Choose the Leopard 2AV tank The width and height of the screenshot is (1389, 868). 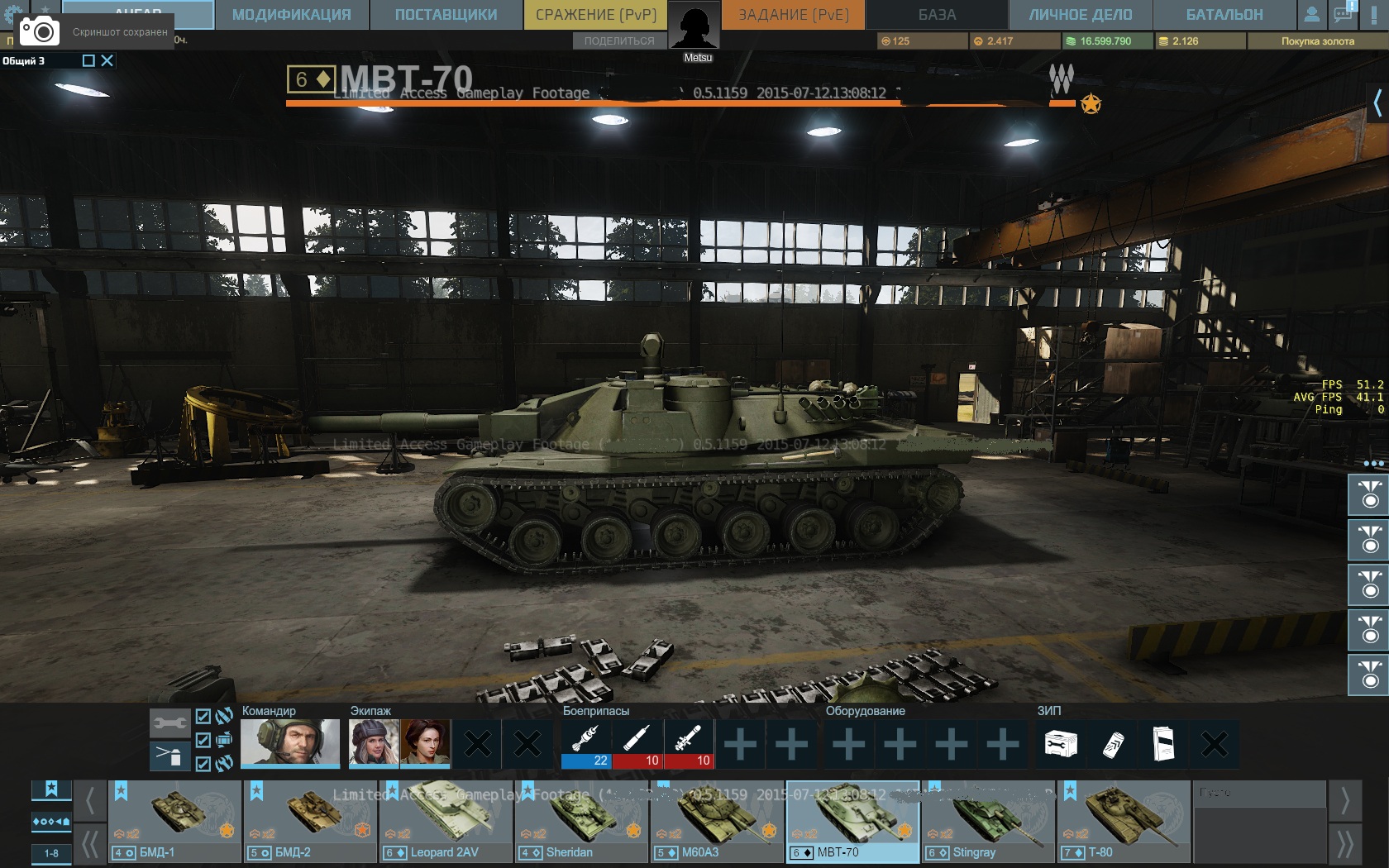pyautogui.click(x=446, y=821)
